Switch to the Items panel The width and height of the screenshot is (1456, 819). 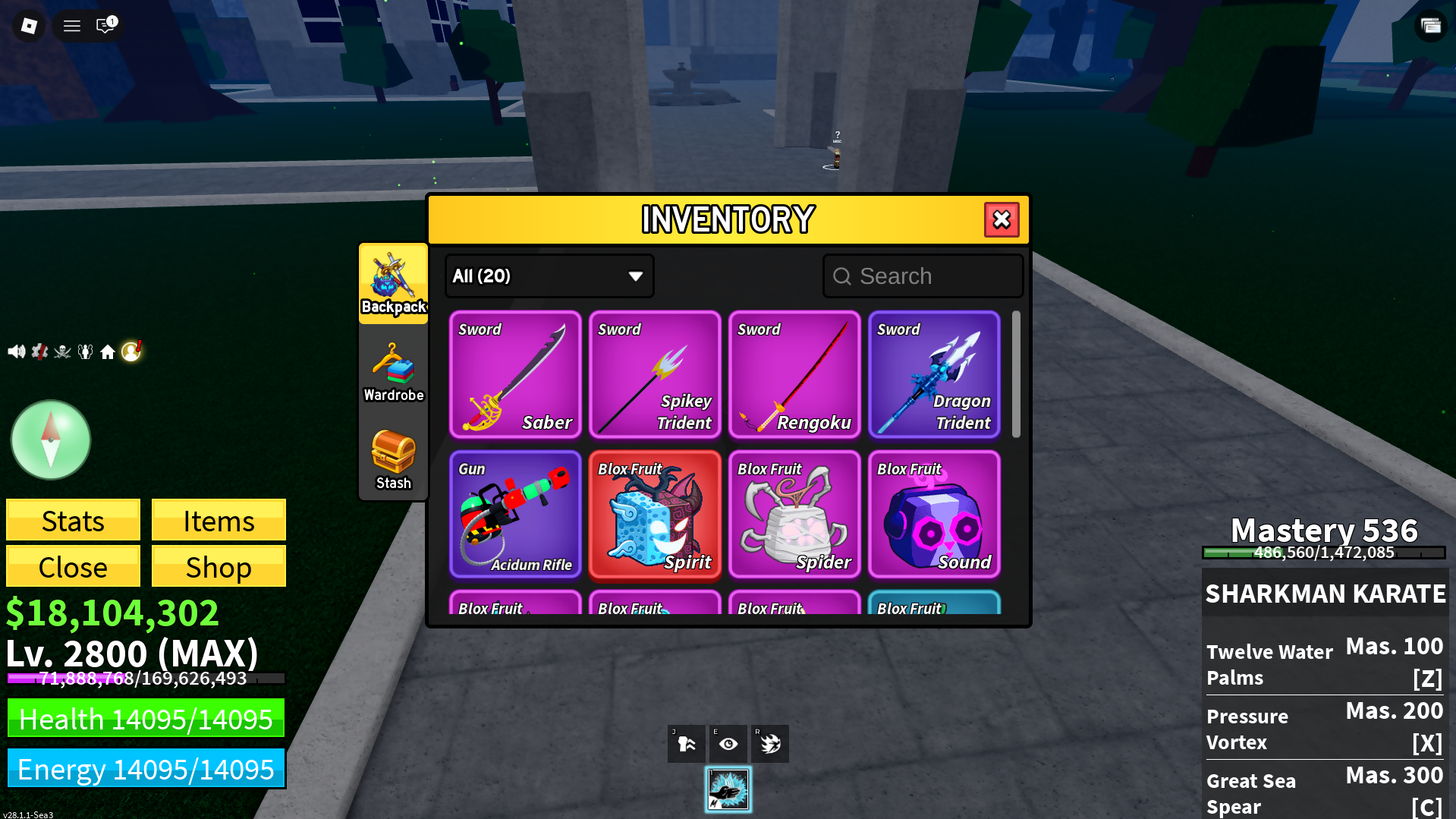click(219, 521)
